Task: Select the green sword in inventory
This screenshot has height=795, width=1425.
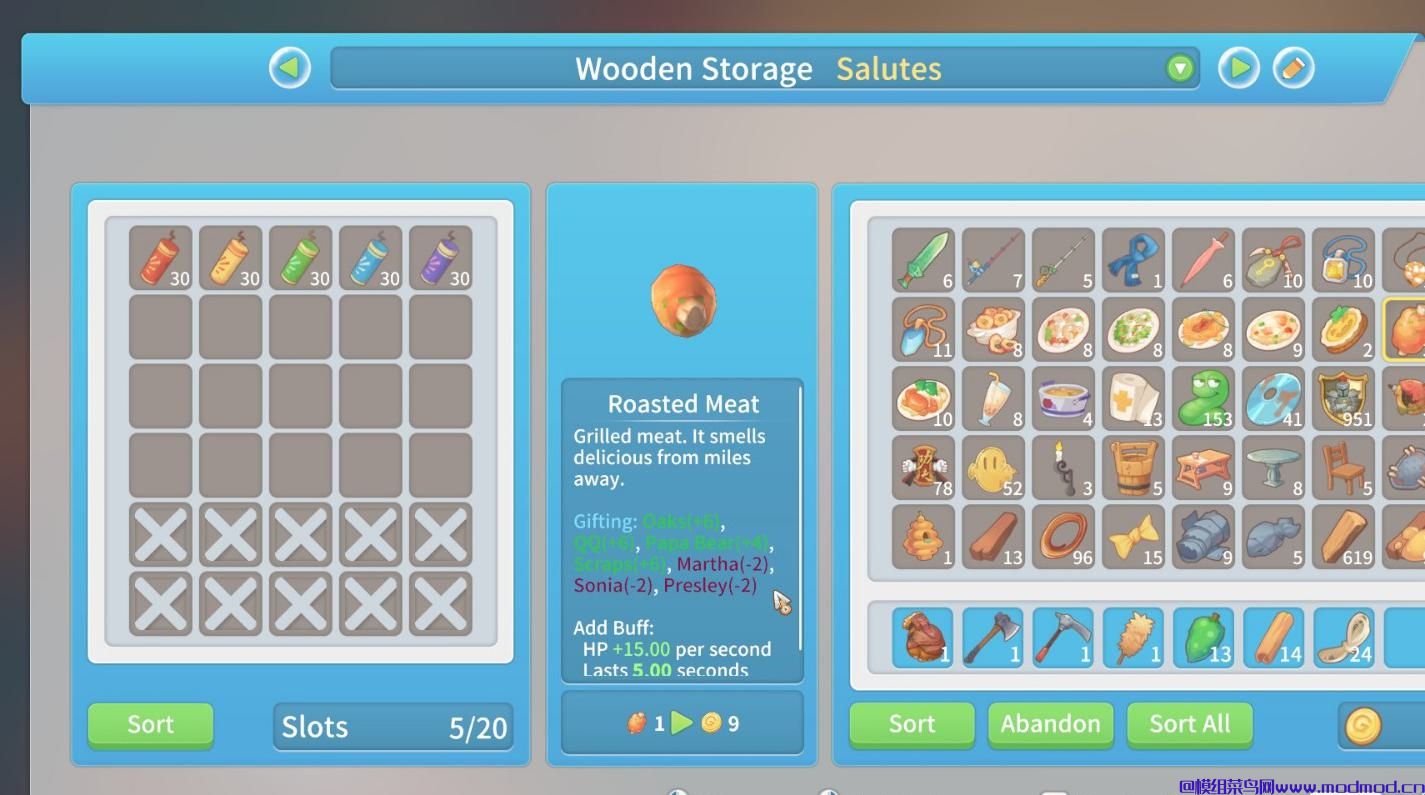Action: [923, 259]
